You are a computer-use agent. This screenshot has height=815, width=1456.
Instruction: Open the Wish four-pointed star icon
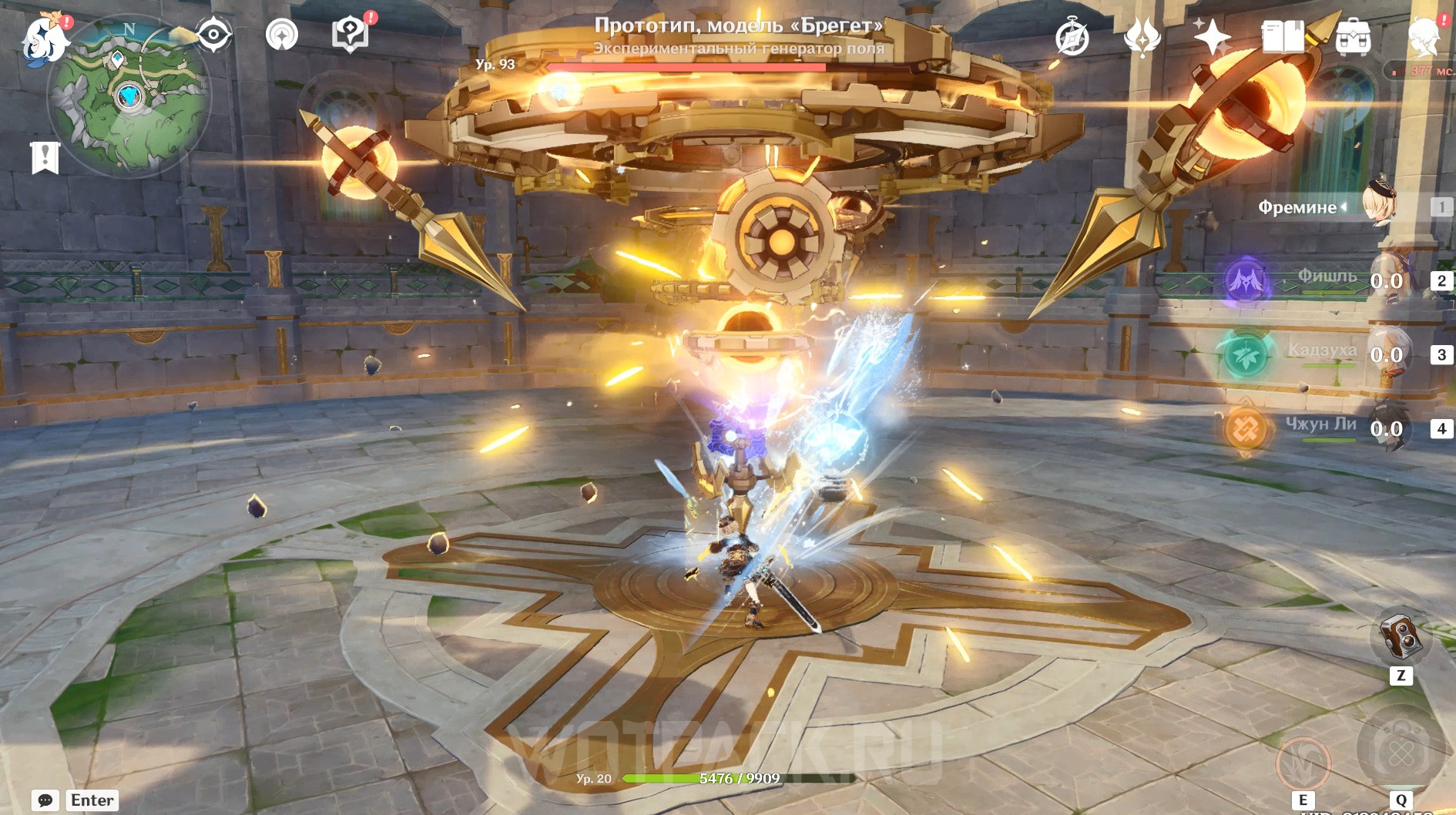point(1212,36)
